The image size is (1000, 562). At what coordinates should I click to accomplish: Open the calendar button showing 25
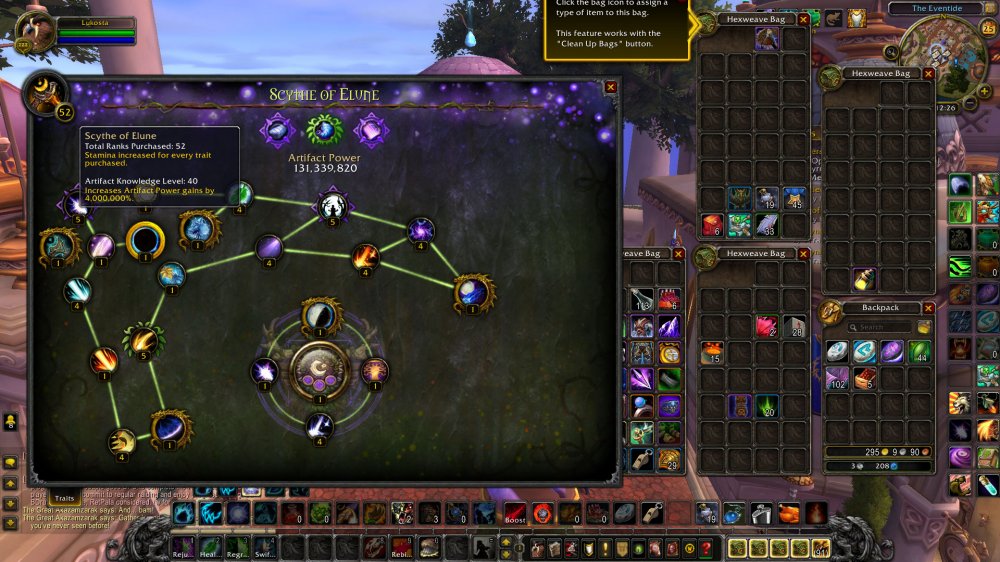(x=987, y=27)
